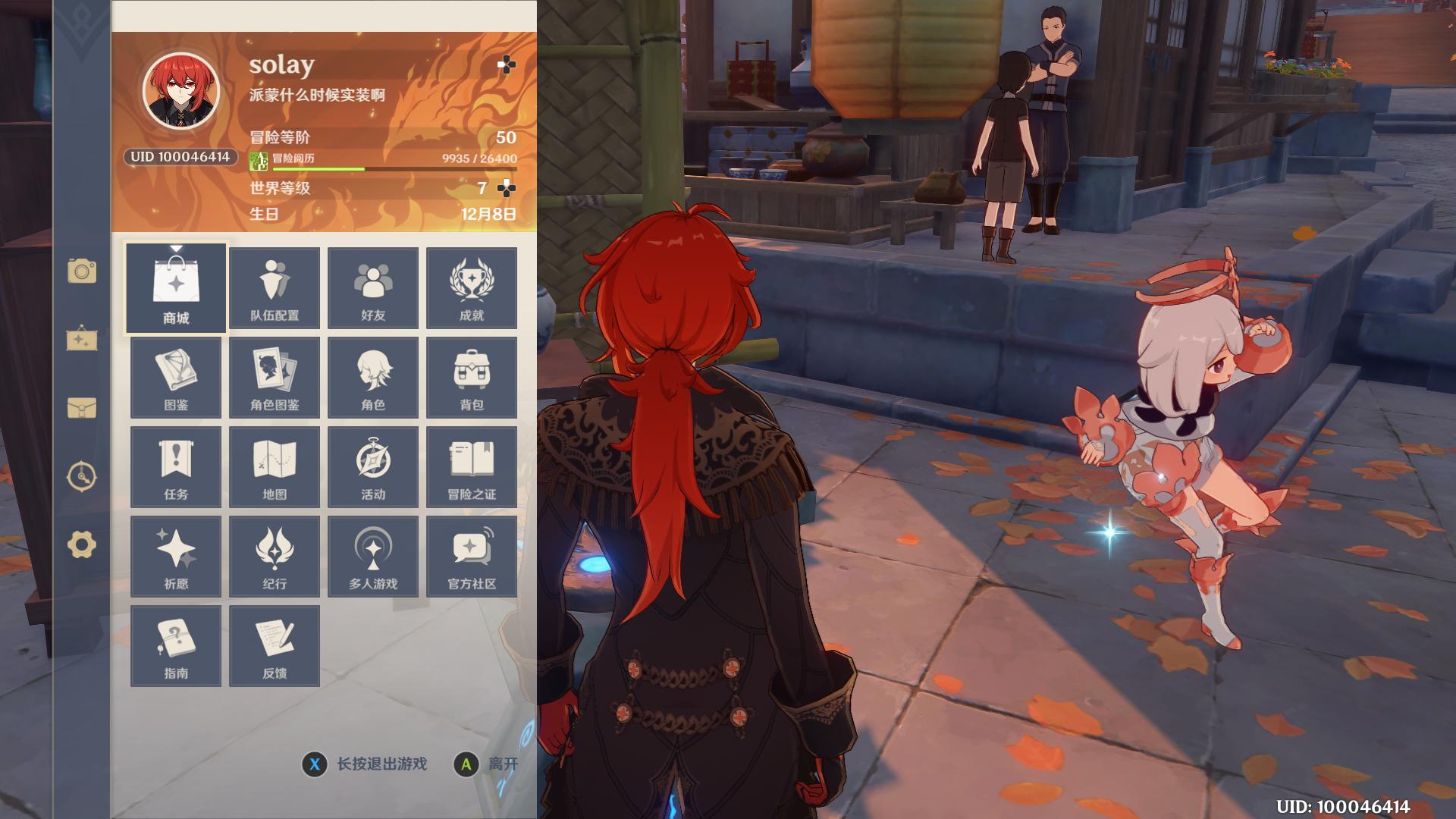Open 冒险之证 adventurer handbook
This screenshot has height=819, width=1456.
[472, 467]
